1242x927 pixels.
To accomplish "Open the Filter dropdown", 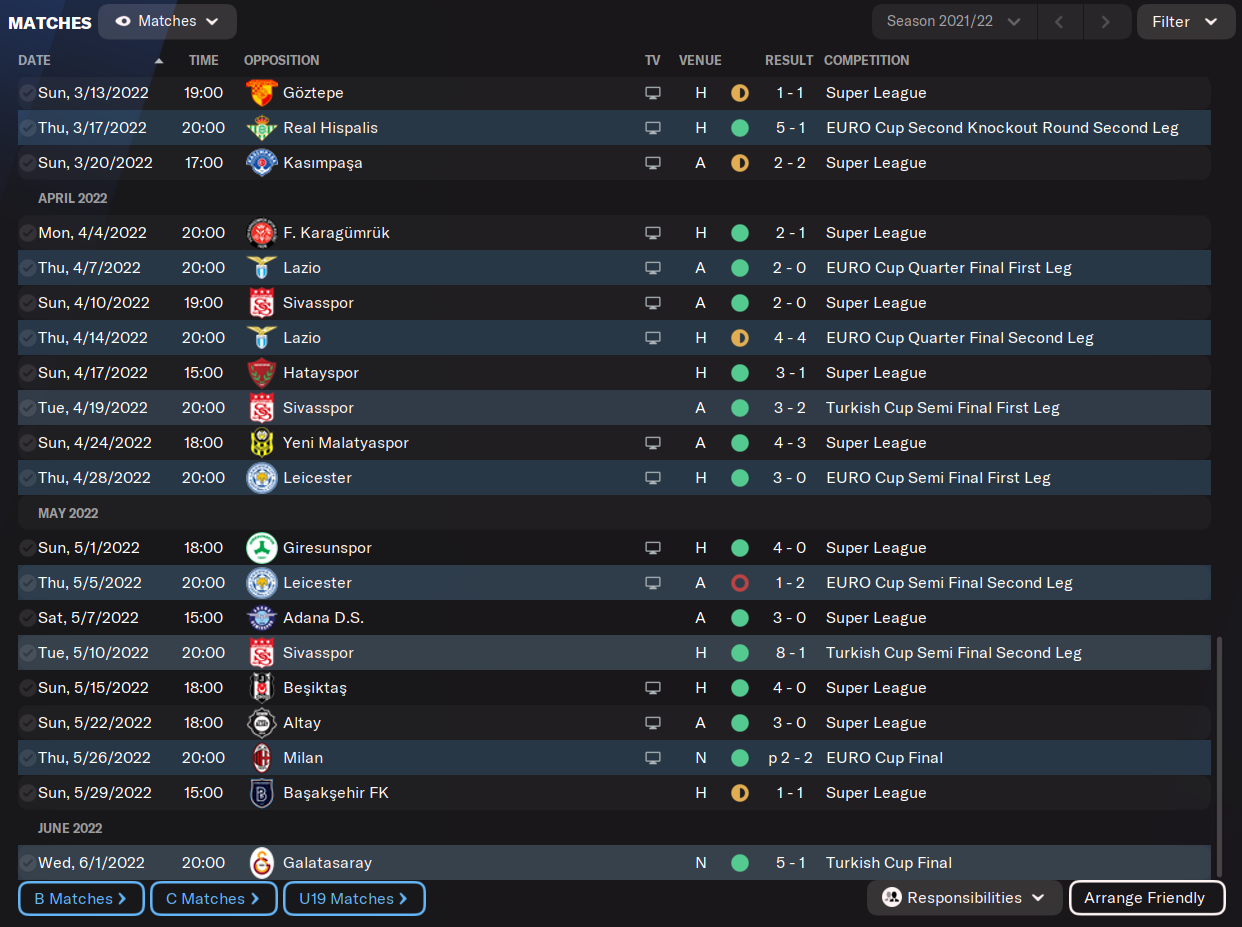I will [1184, 21].
